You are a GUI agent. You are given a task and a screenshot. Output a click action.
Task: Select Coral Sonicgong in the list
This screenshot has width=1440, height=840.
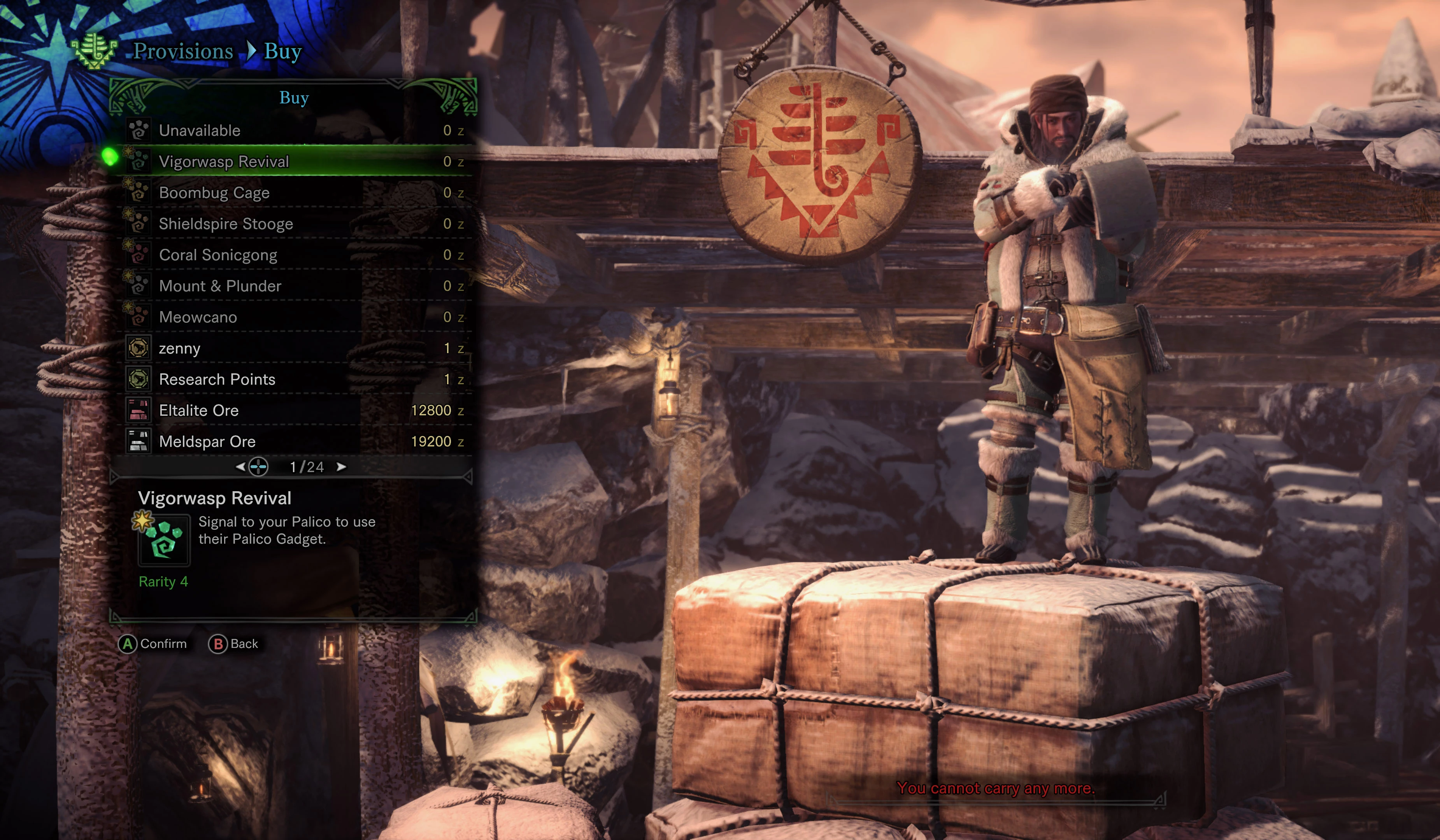click(x=294, y=255)
